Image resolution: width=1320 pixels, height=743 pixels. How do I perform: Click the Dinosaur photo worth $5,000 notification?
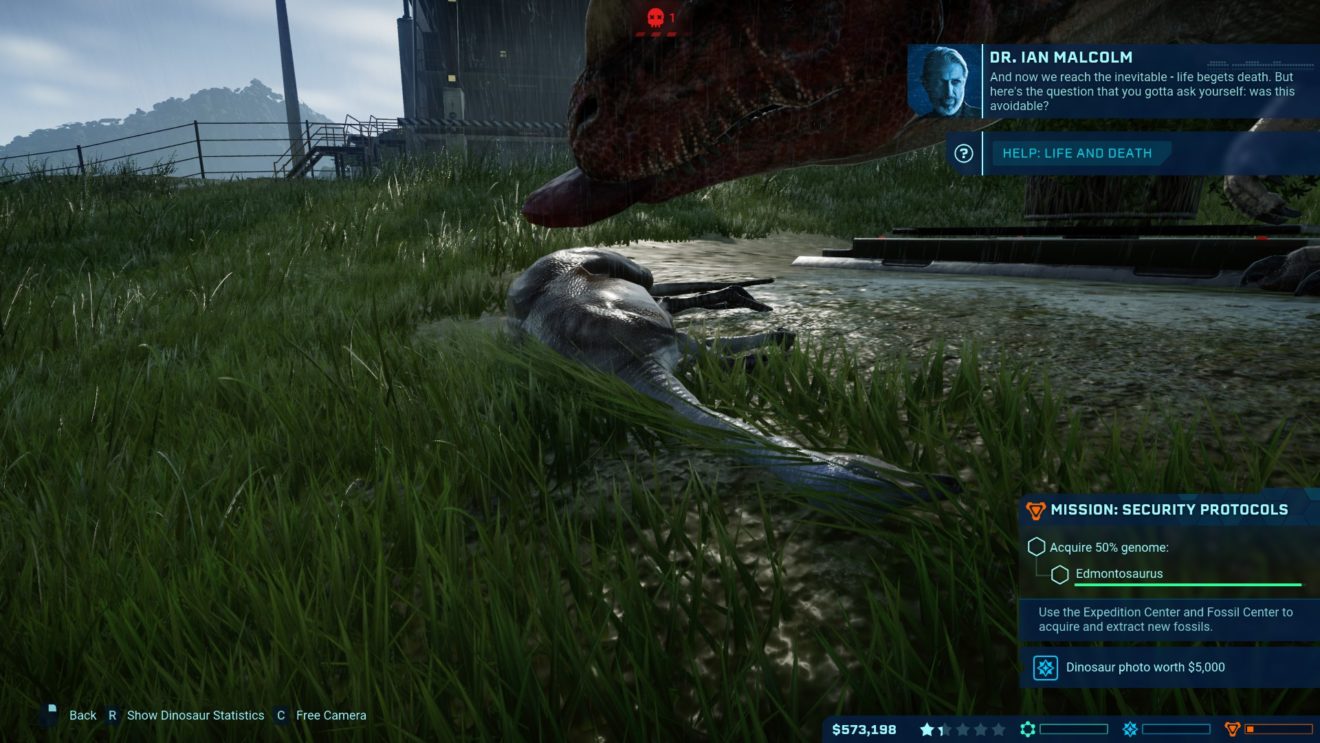pos(1144,667)
